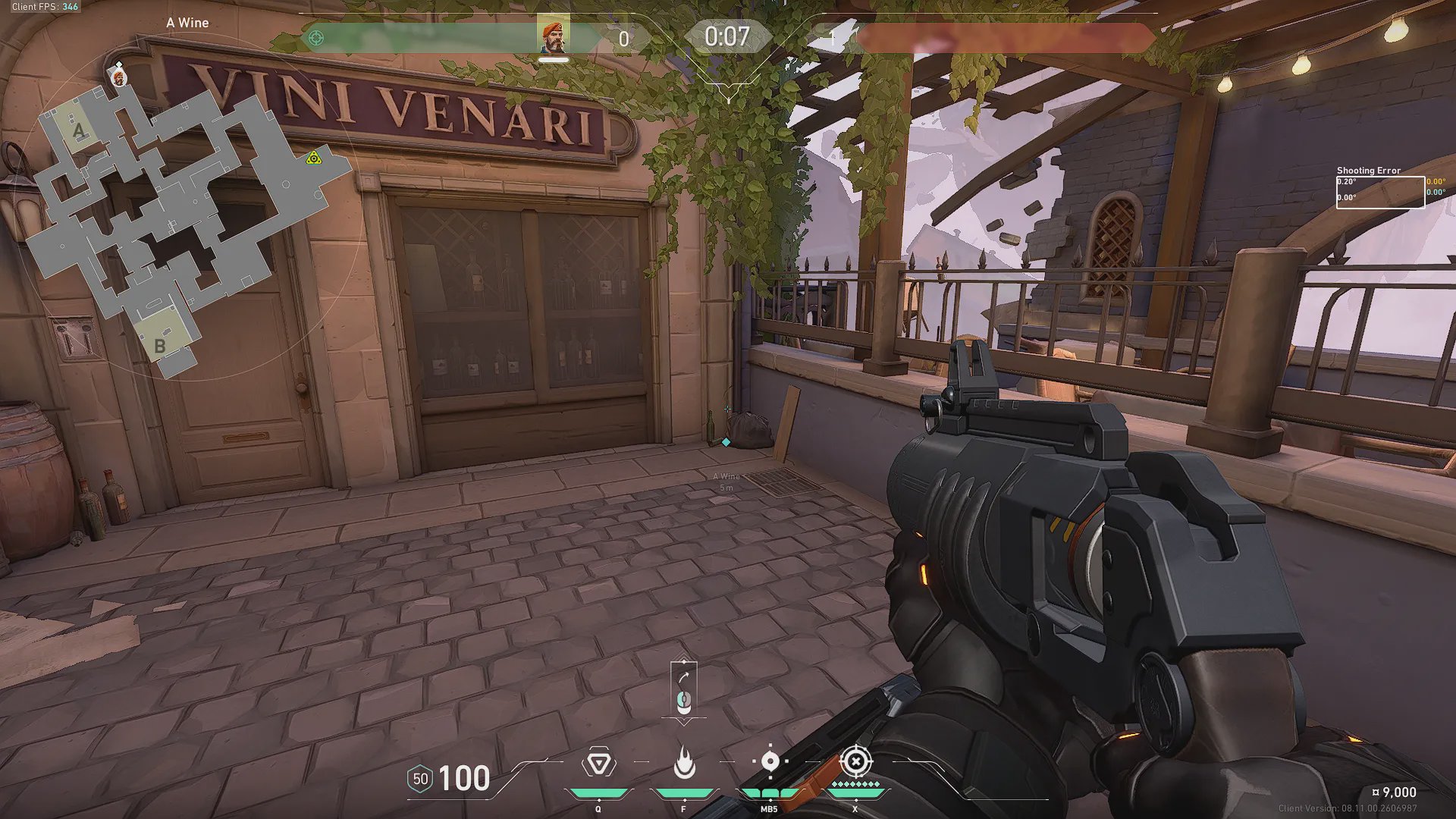Activate the Orbital Strike ultimate icon
Screen dimensions: 1456x819
pos(855,761)
